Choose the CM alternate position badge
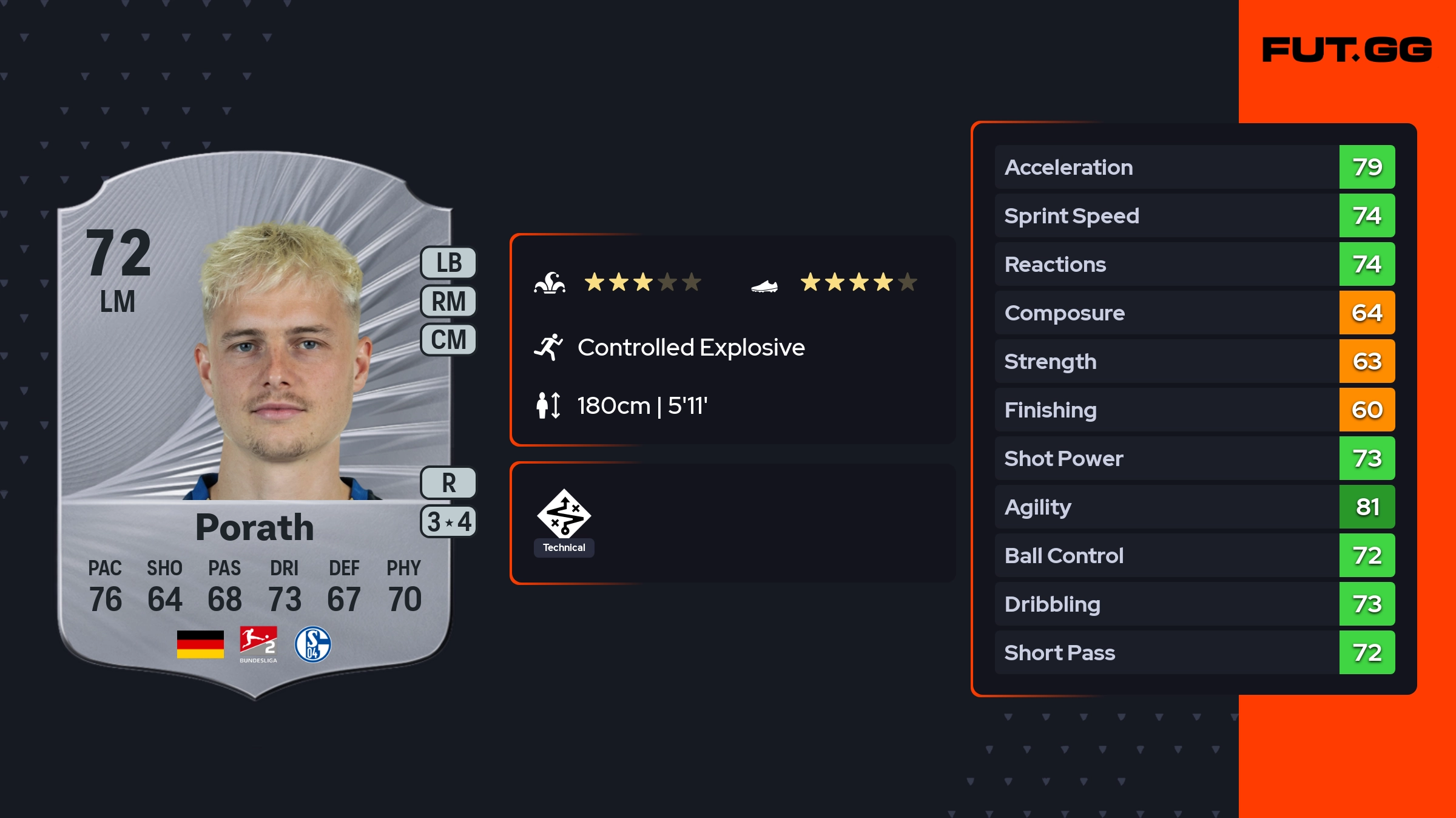Image resolution: width=1456 pixels, height=818 pixels. click(449, 339)
